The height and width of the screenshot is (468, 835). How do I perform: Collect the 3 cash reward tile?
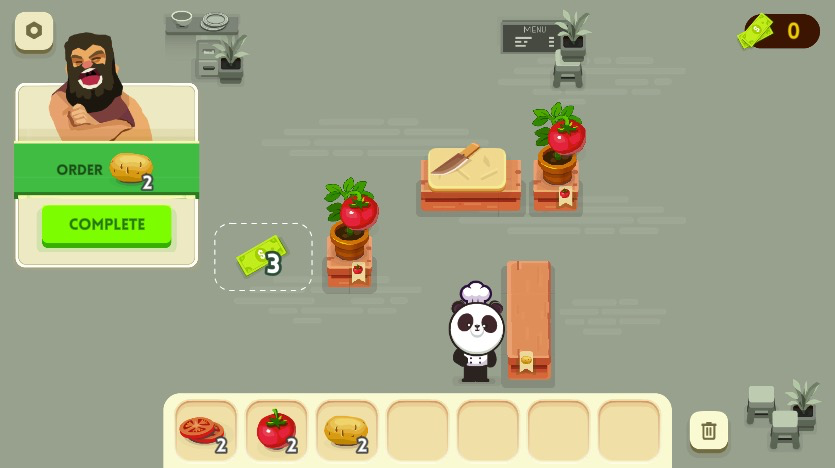click(x=263, y=258)
